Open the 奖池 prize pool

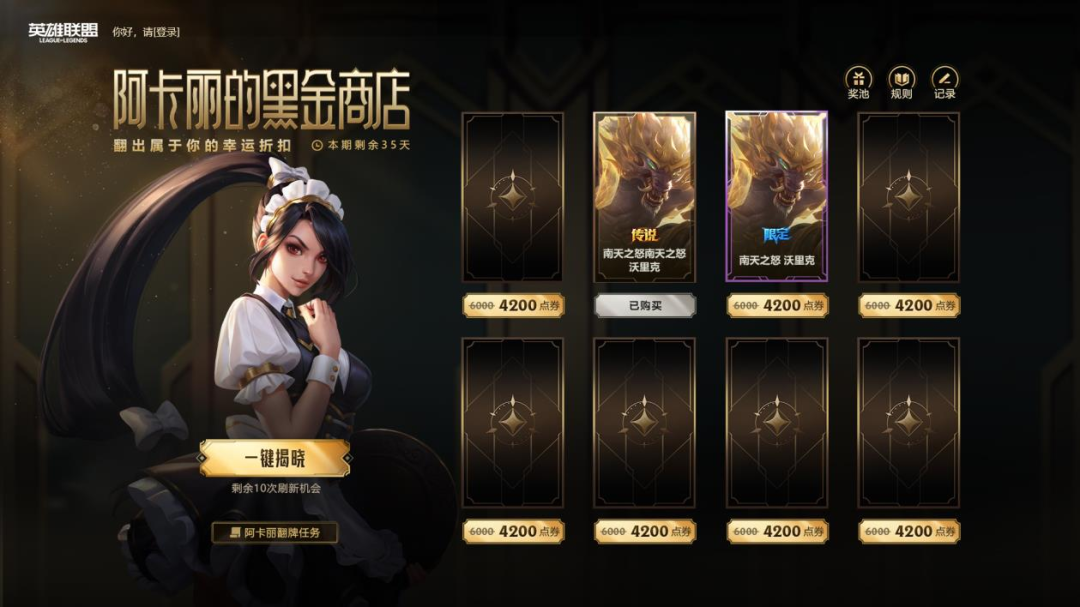858,83
